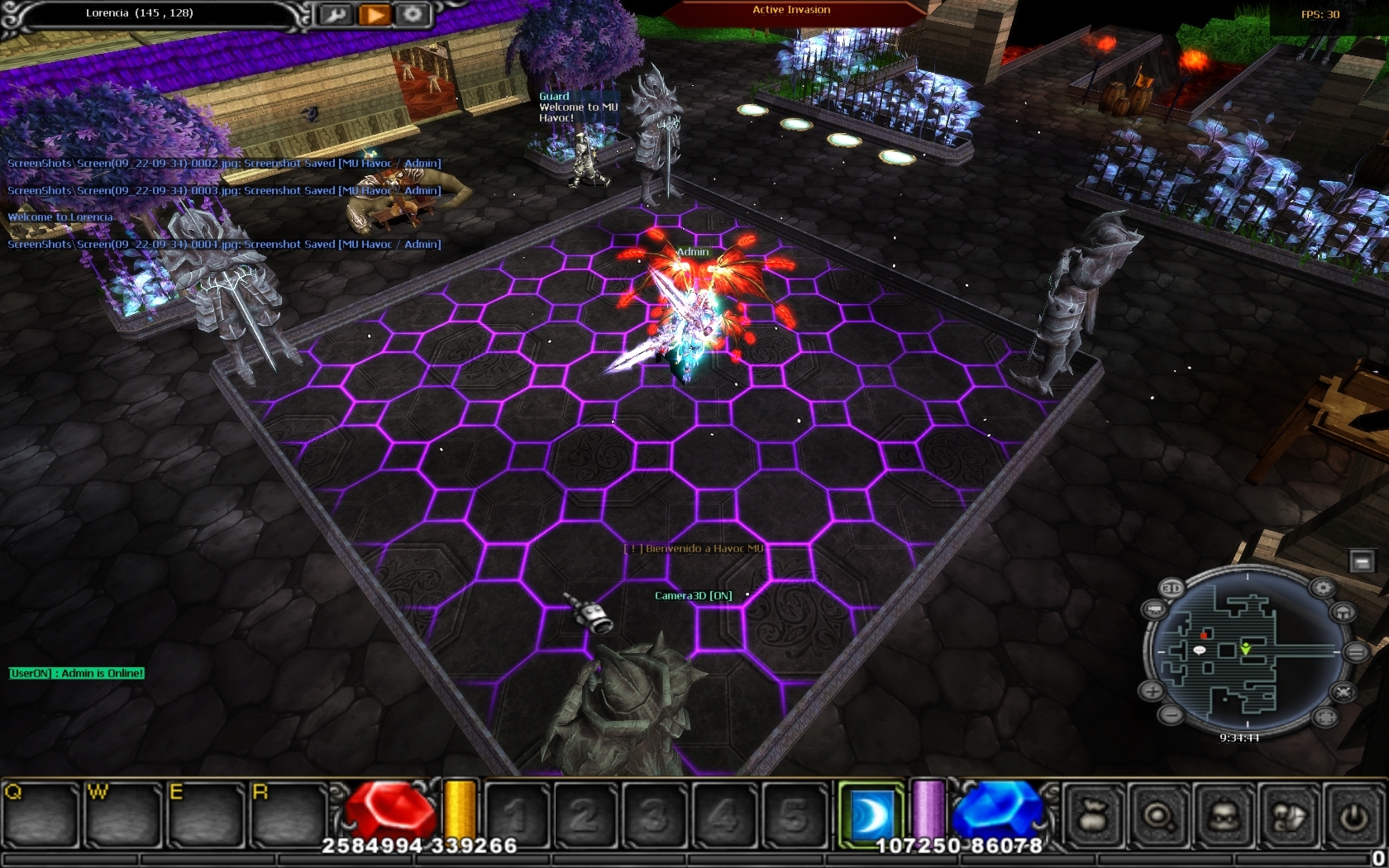Toggle the 3D camera button on minimap
Screen dimensions: 1389x868
coord(1172,588)
